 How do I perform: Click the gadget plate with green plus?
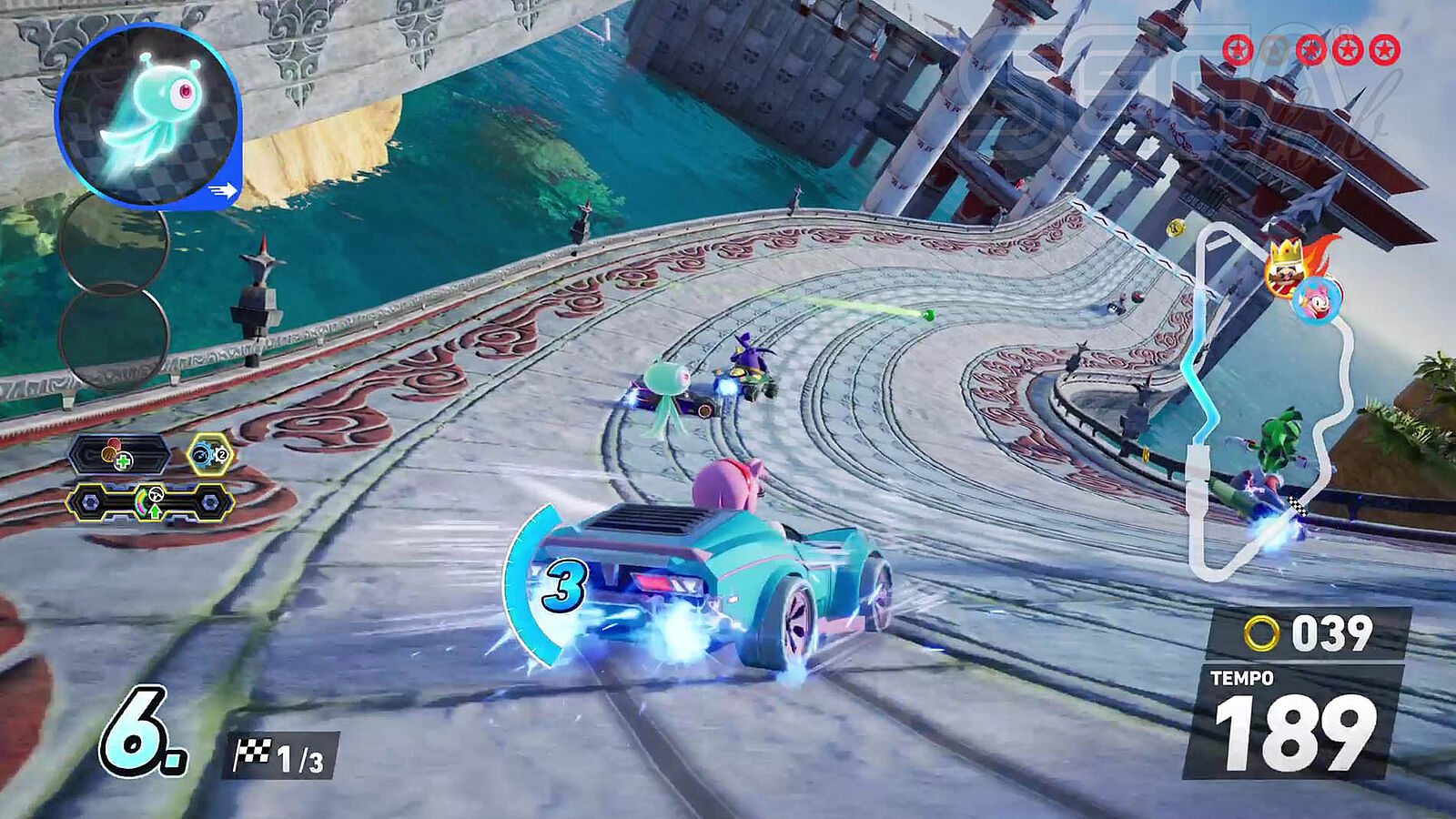120,454
